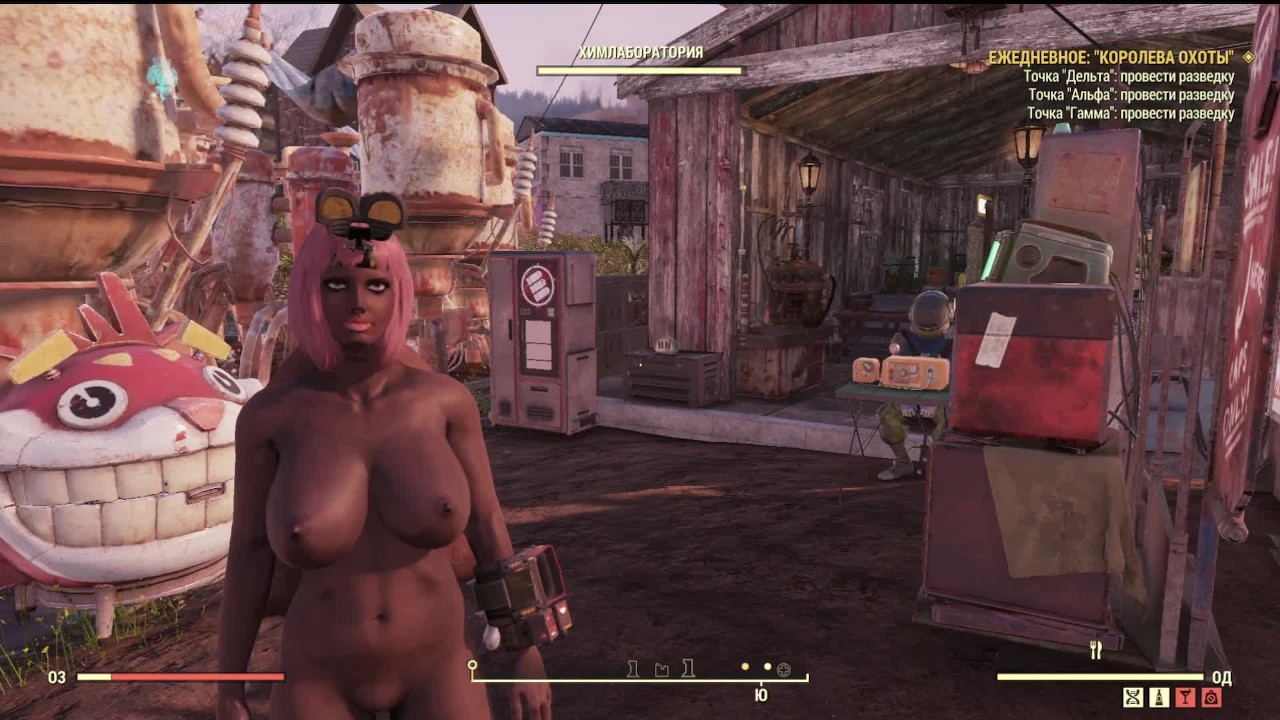The width and height of the screenshot is (1280, 720).
Task: Click the thirst bottle status icon
Action: point(1159,697)
